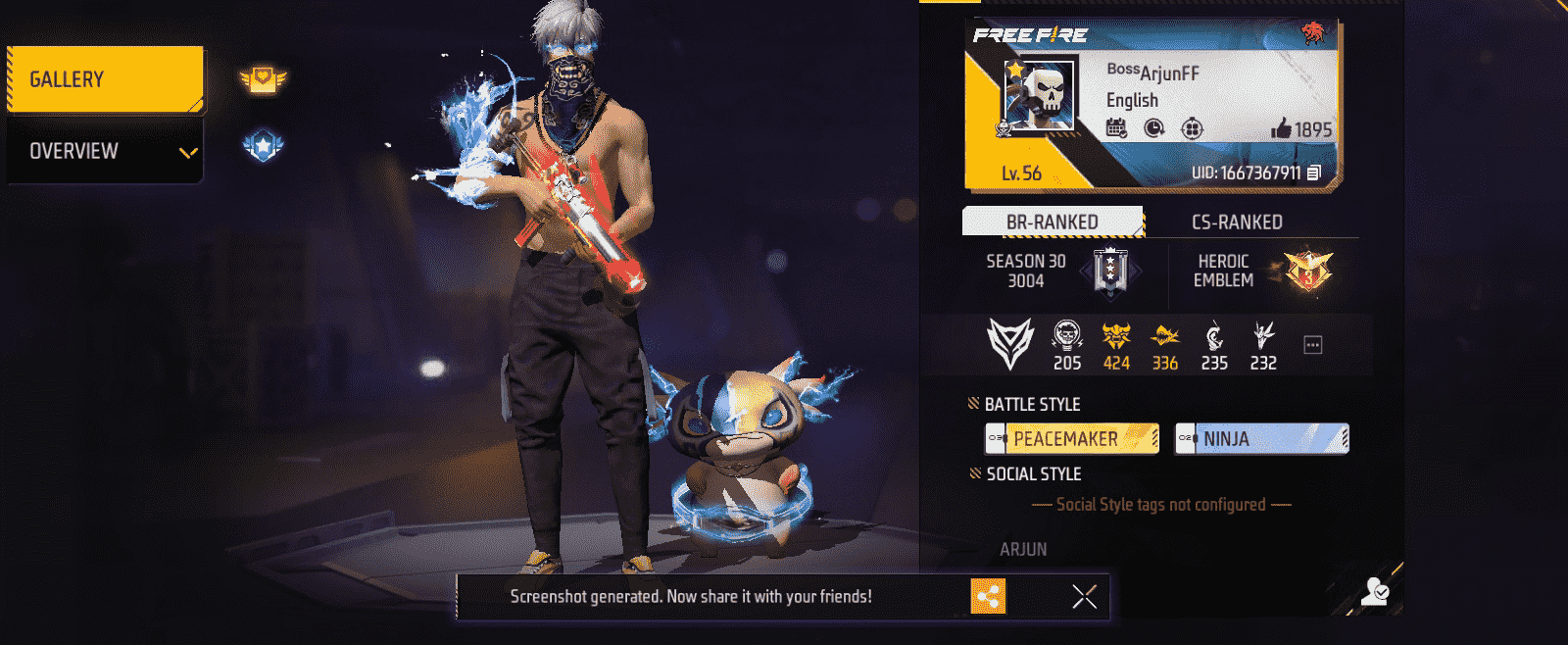Open the Season 30 rank badge

pos(1110,271)
